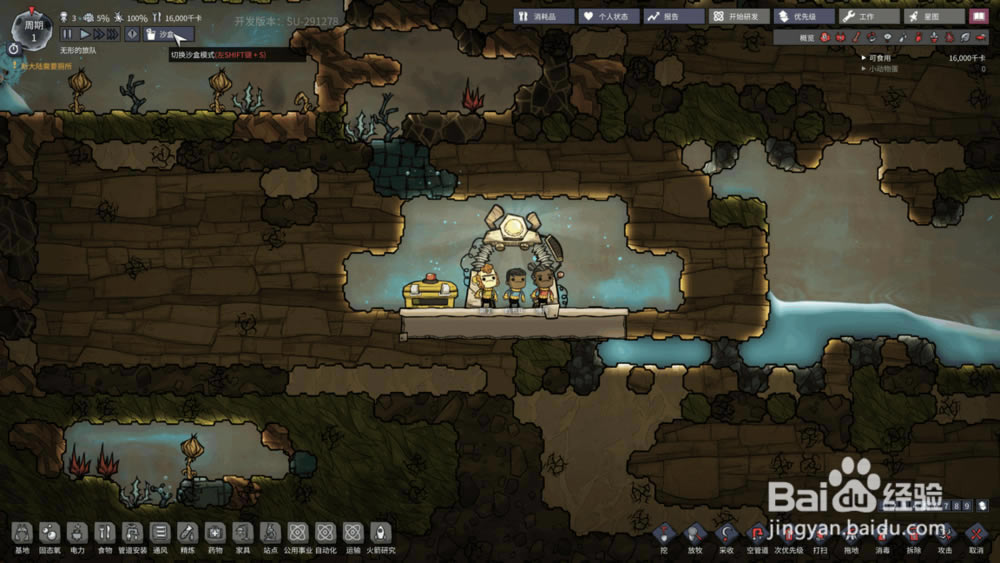The width and height of the screenshot is (1000, 563).
Task: Choose the 家具 (Furniture) build category
Action: 243,535
